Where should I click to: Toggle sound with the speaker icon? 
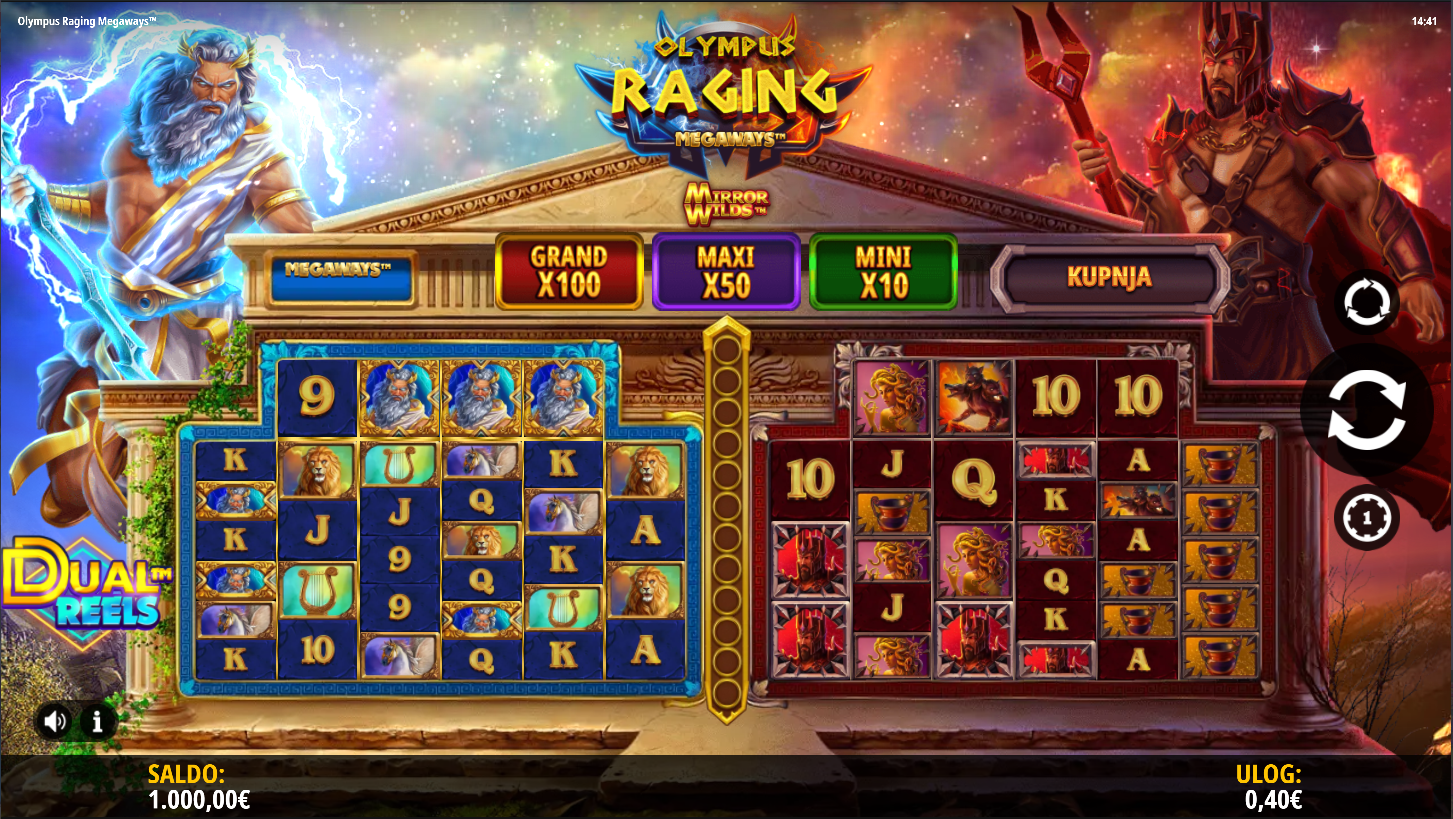tap(55, 721)
